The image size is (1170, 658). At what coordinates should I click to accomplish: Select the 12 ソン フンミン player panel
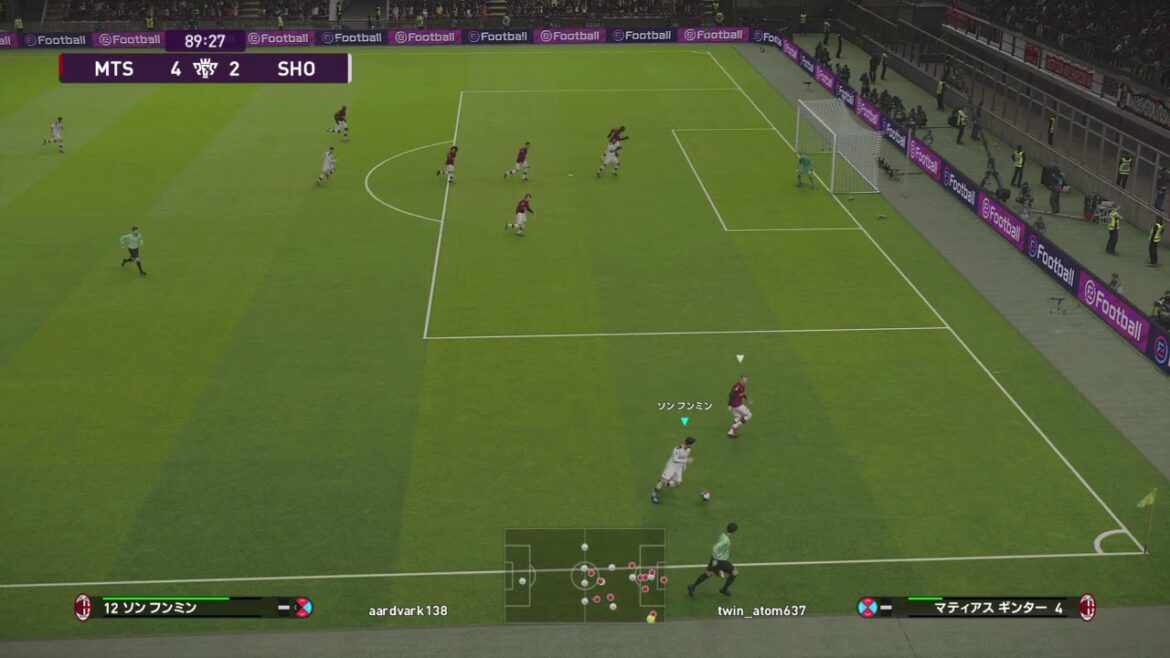pyautogui.click(x=192, y=607)
